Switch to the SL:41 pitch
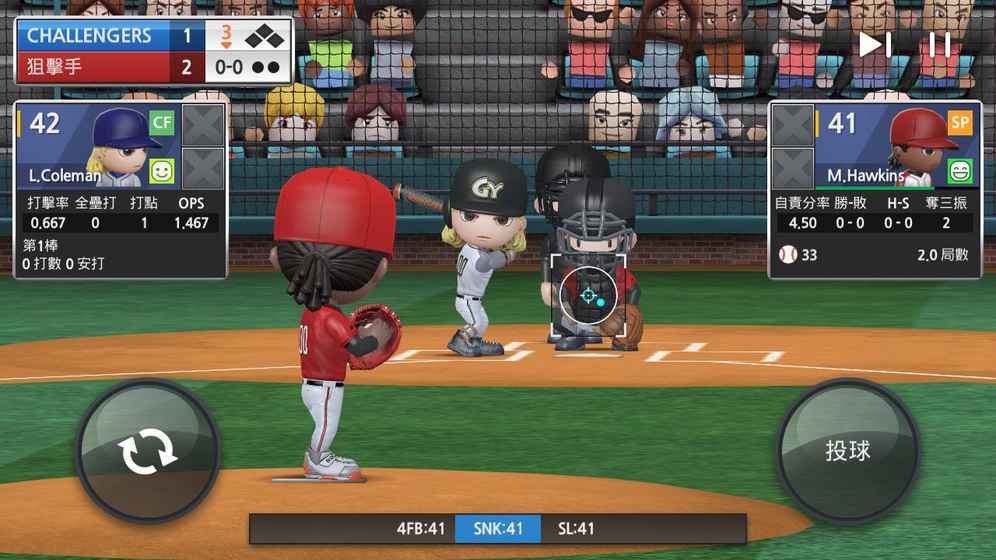996x560 pixels. click(x=576, y=528)
